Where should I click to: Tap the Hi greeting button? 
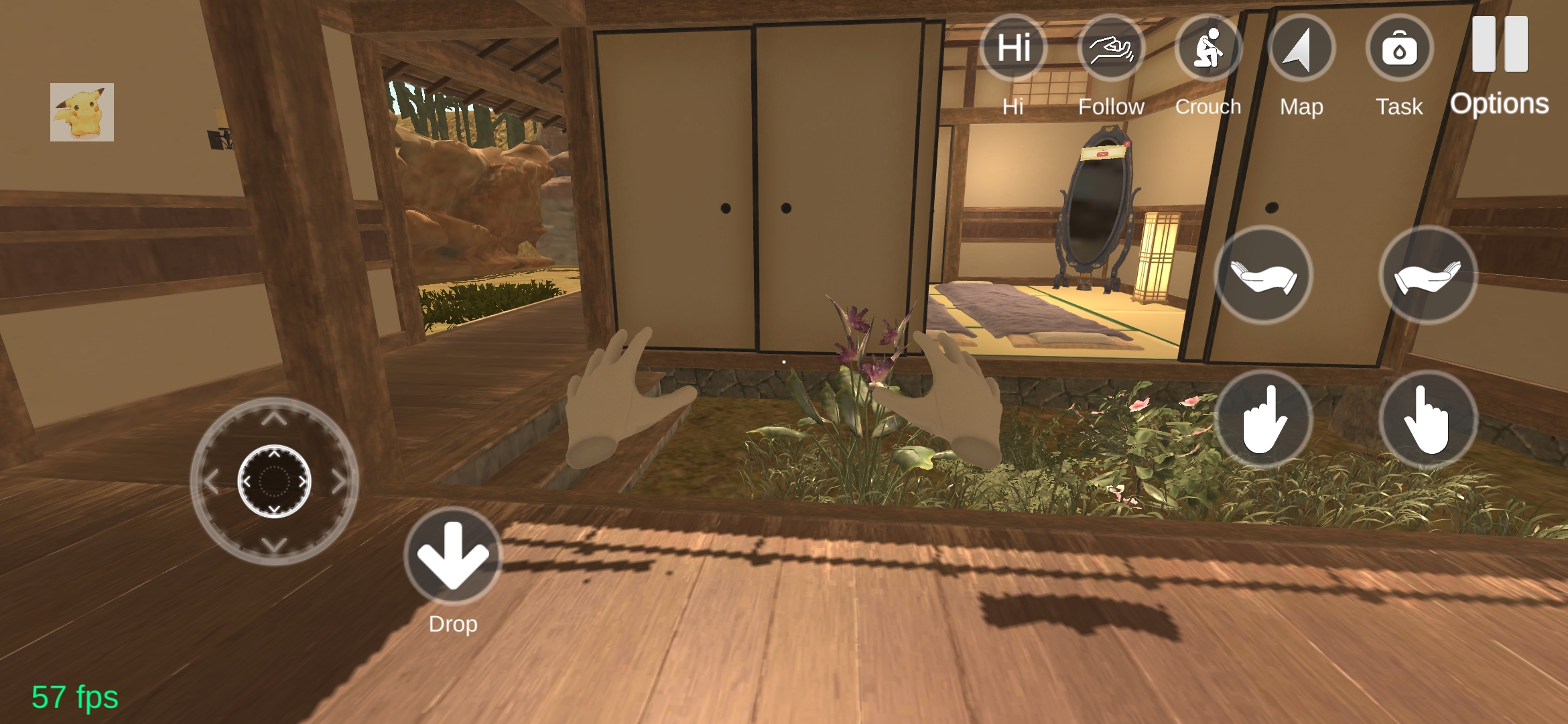coord(1013,48)
